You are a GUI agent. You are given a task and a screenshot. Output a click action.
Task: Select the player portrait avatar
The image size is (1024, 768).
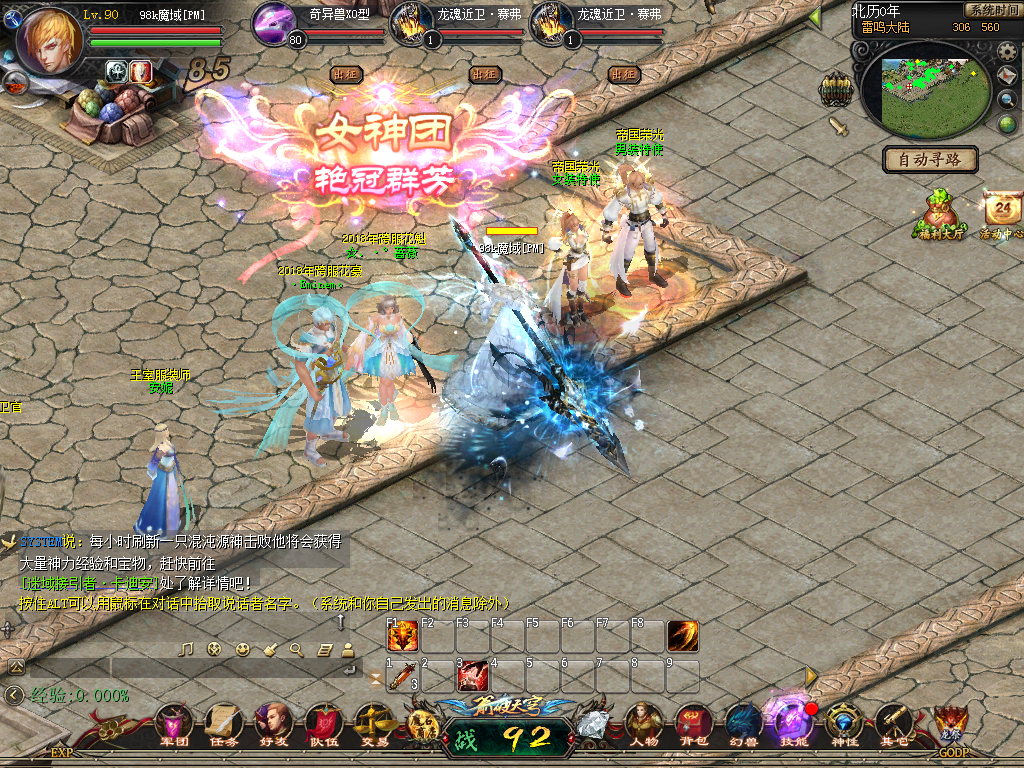pos(49,41)
